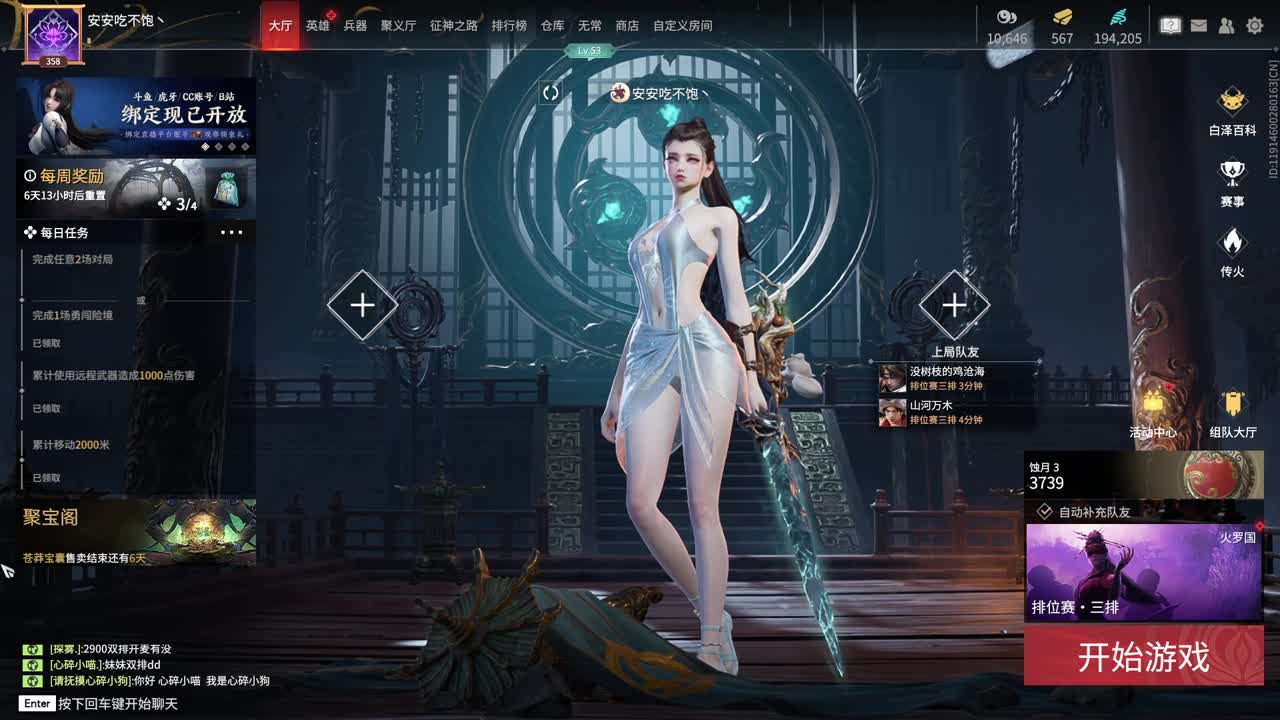Switch to the 仓库 tab

tap(552, 25)
